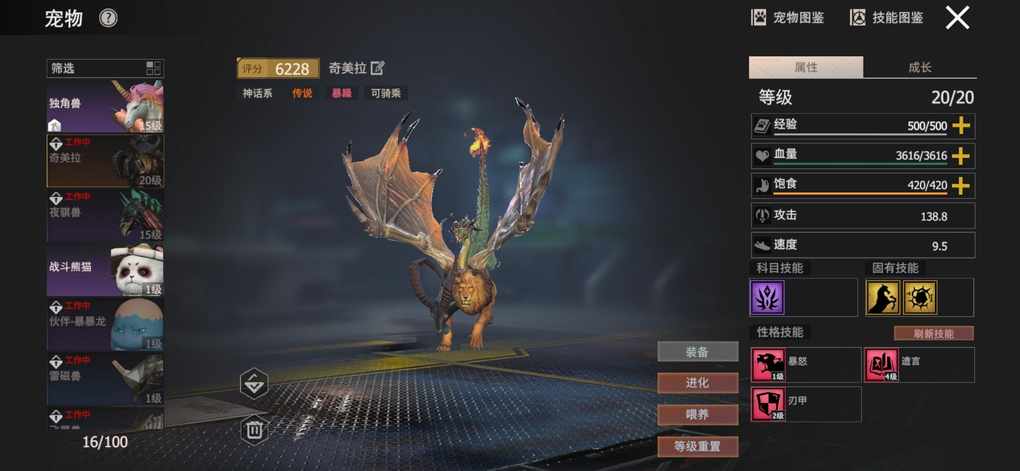This screenshot has width=1020, height=471.
Task: Open the 宠物图鉴 pet encyclopedia
Action: pos(787,17)
